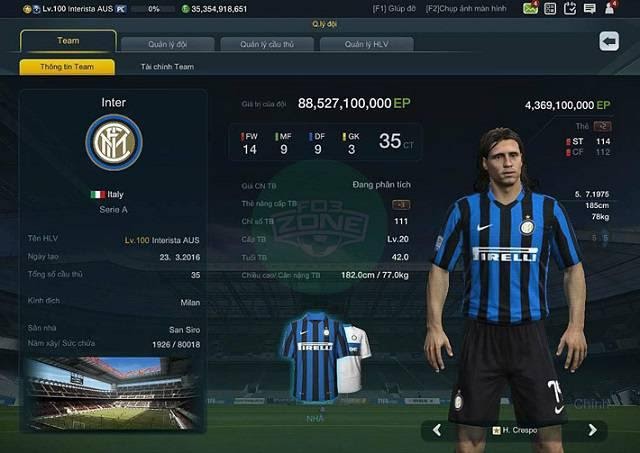Image resolution: width=640 pixels, height=453 pixels.
Task: Click the Inter club crest
Action: tap(113, 142)
